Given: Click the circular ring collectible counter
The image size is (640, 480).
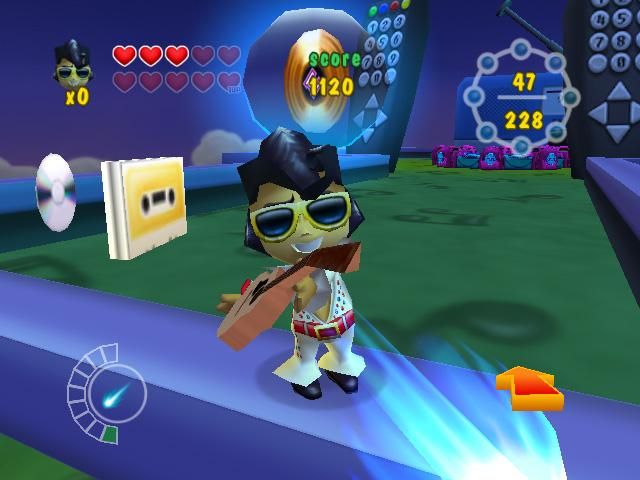Looking at the screenshot, I should point(523,99).
